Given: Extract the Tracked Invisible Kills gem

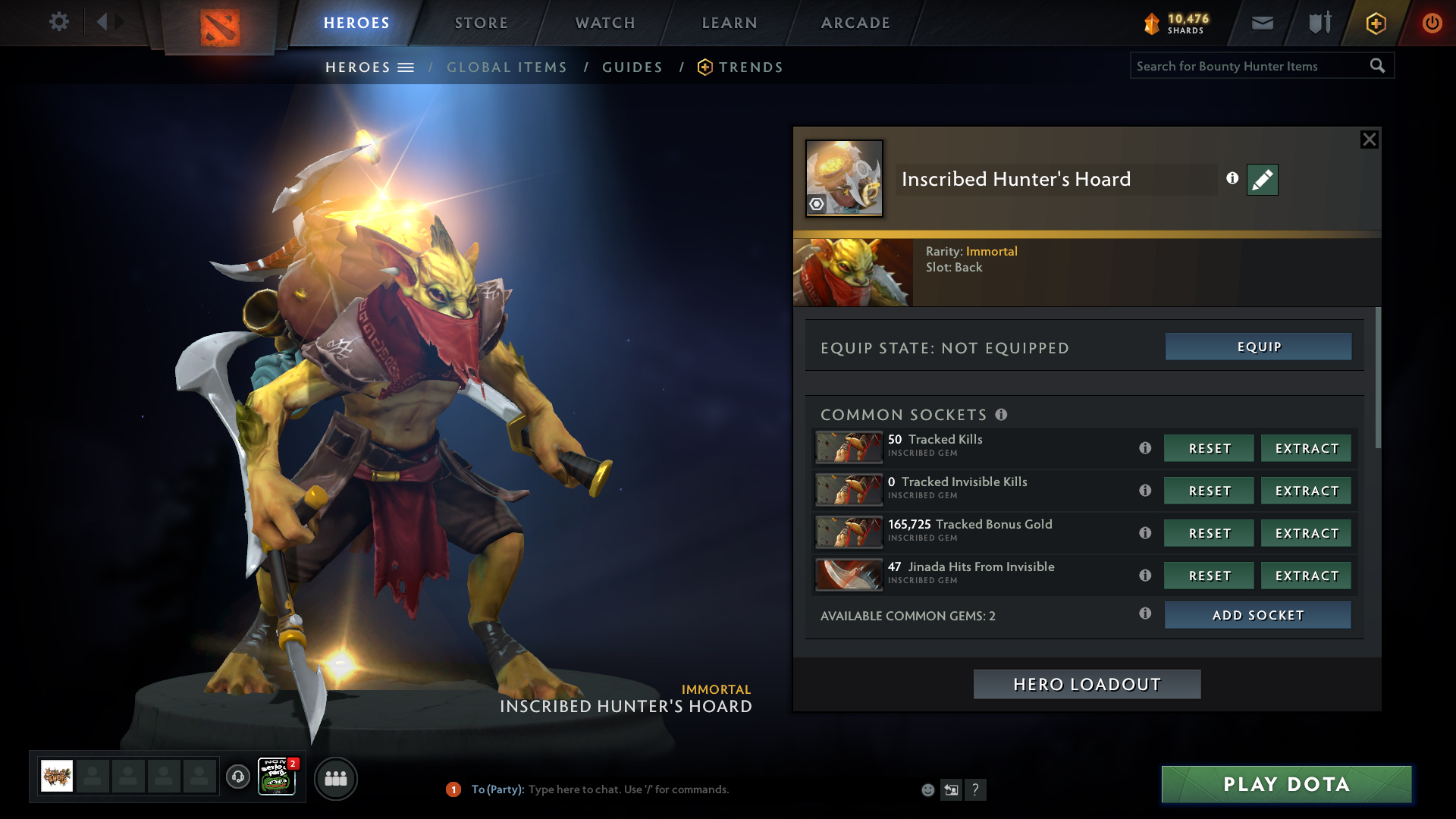Looking at the screenshot, I should point(1306,491).
